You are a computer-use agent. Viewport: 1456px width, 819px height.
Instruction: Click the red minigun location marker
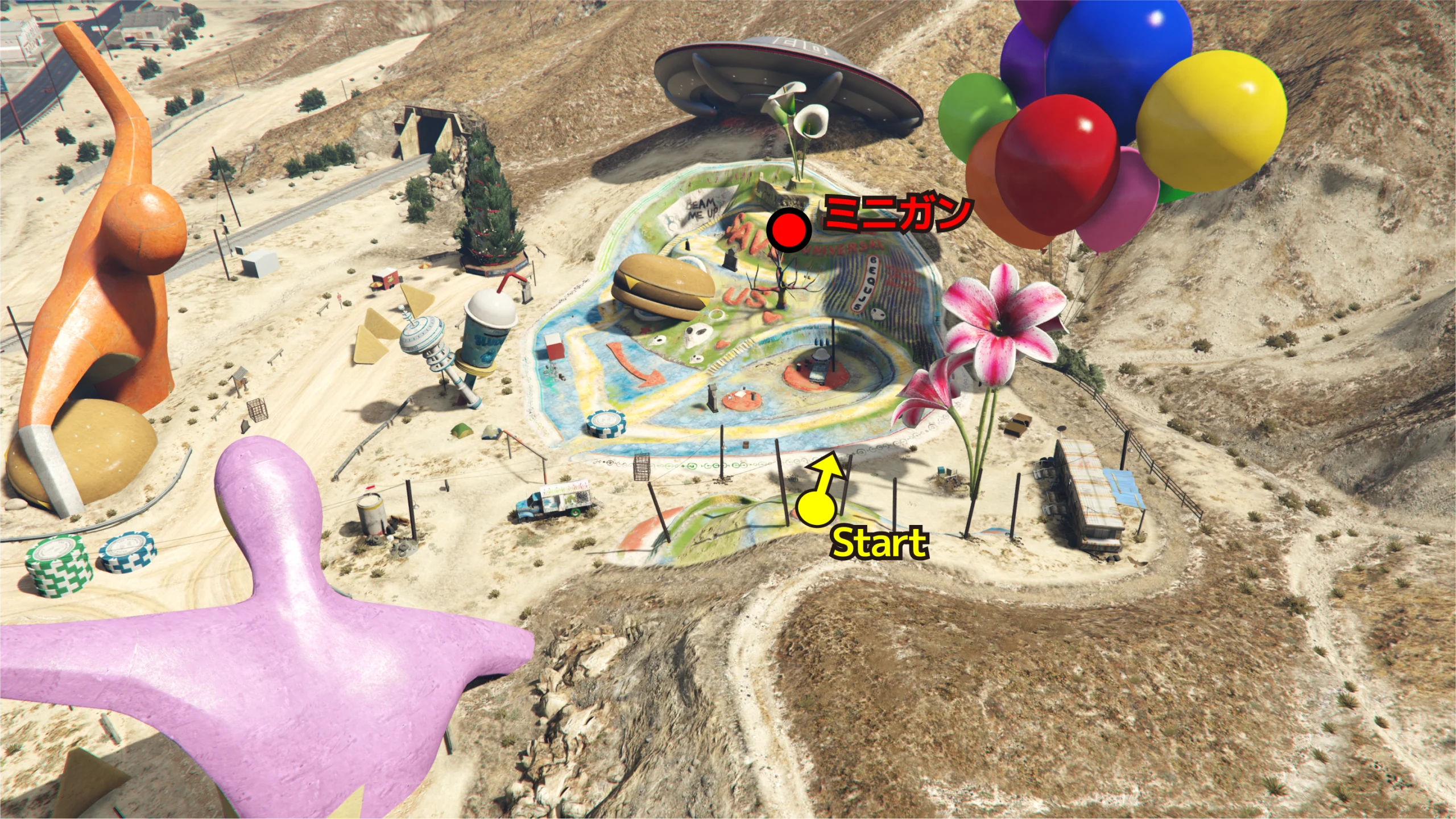tap(789, 230)
